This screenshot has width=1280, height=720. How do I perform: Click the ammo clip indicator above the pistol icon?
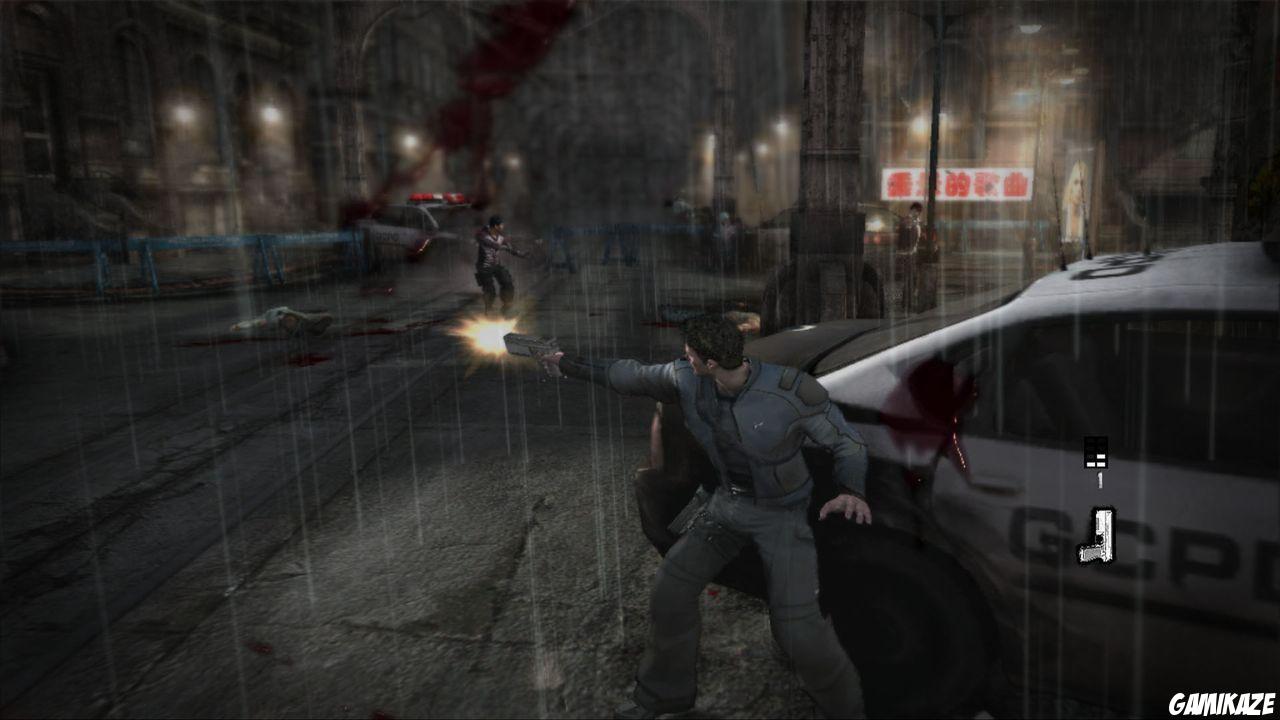coord(1096,452)
